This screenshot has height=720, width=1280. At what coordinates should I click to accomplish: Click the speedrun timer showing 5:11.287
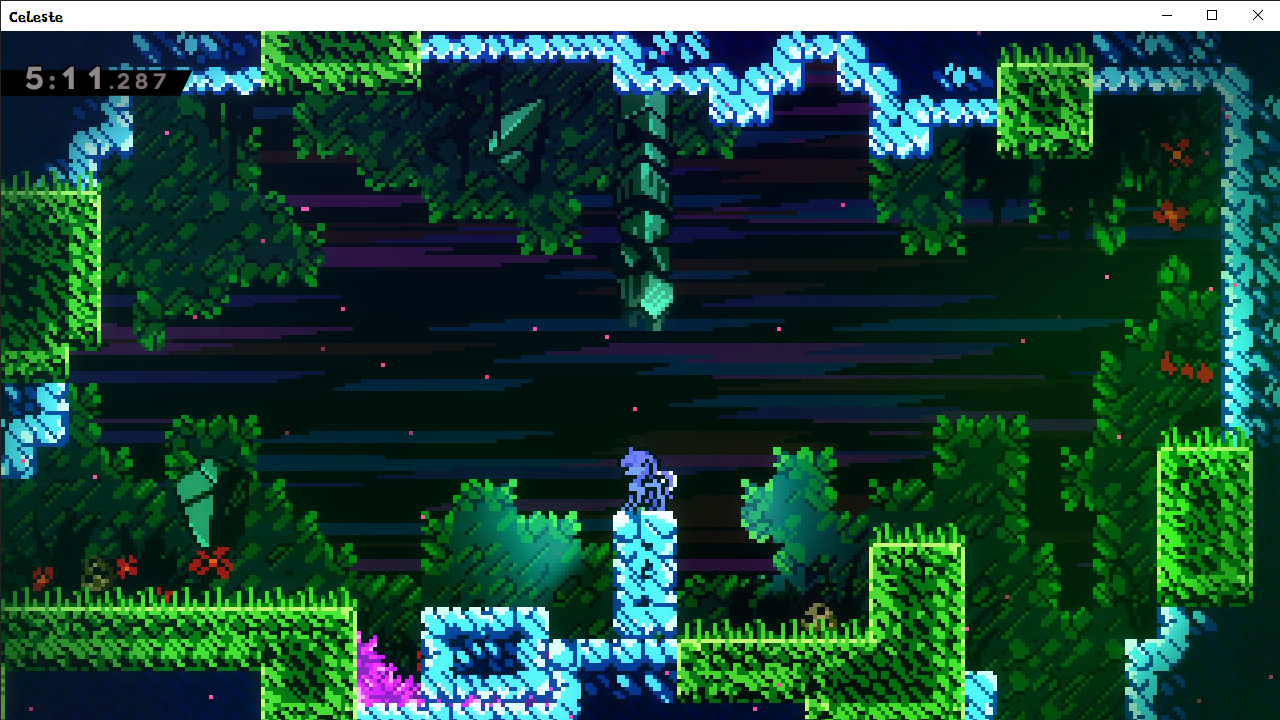tap(95, 80)
